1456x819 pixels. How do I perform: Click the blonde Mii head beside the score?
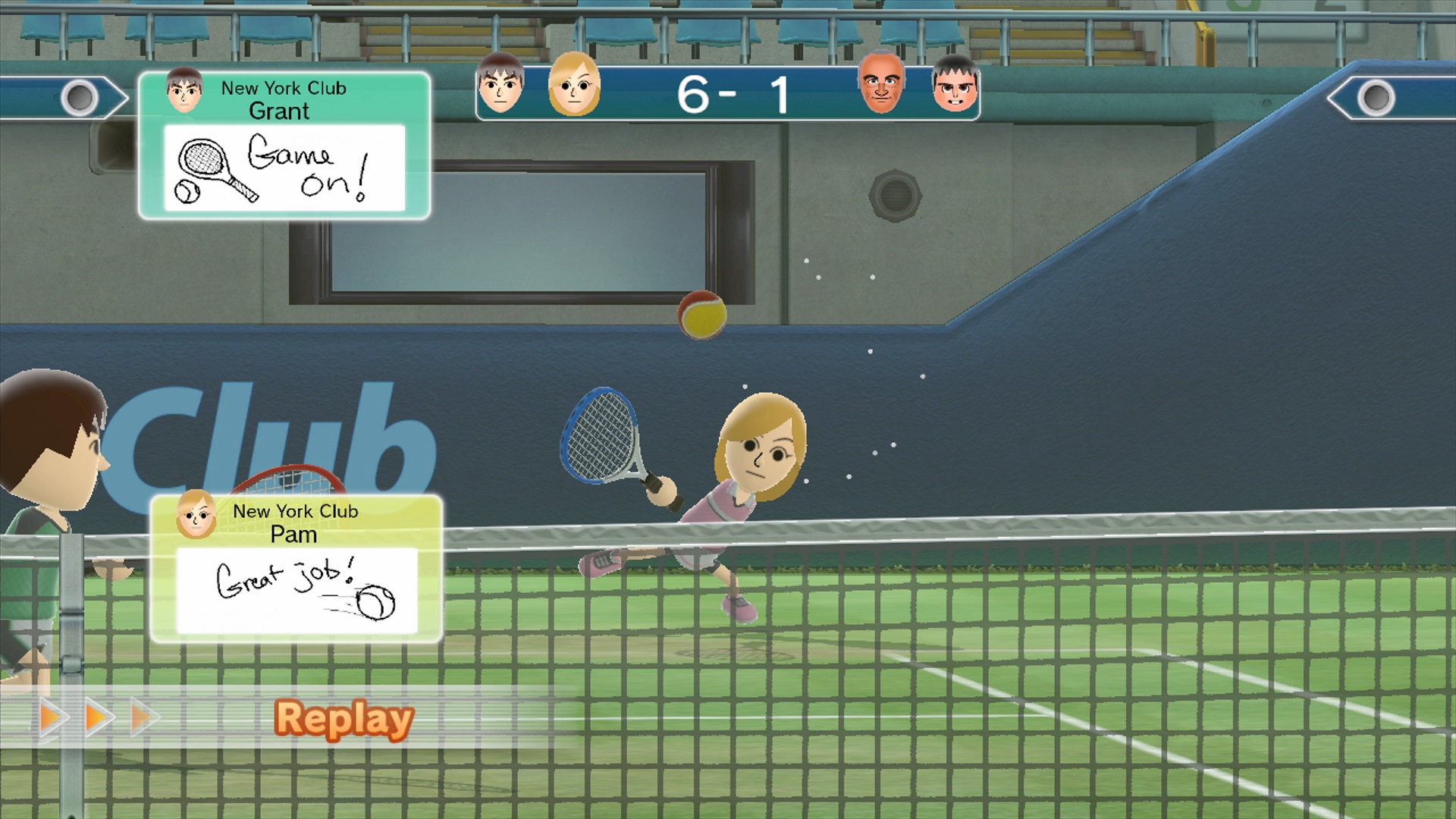pos(576,85)
